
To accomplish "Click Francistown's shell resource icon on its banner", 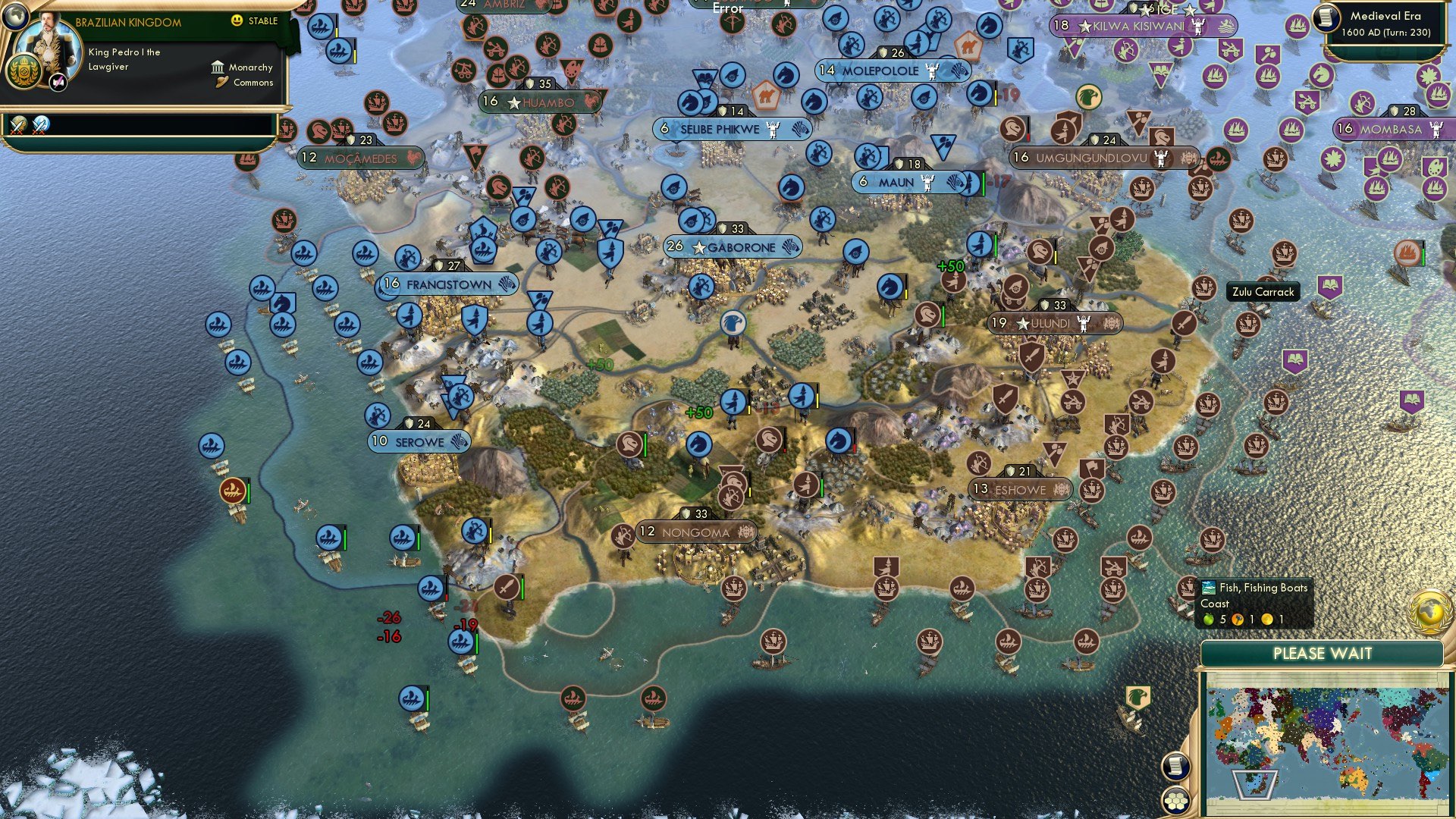I will 507,284.
